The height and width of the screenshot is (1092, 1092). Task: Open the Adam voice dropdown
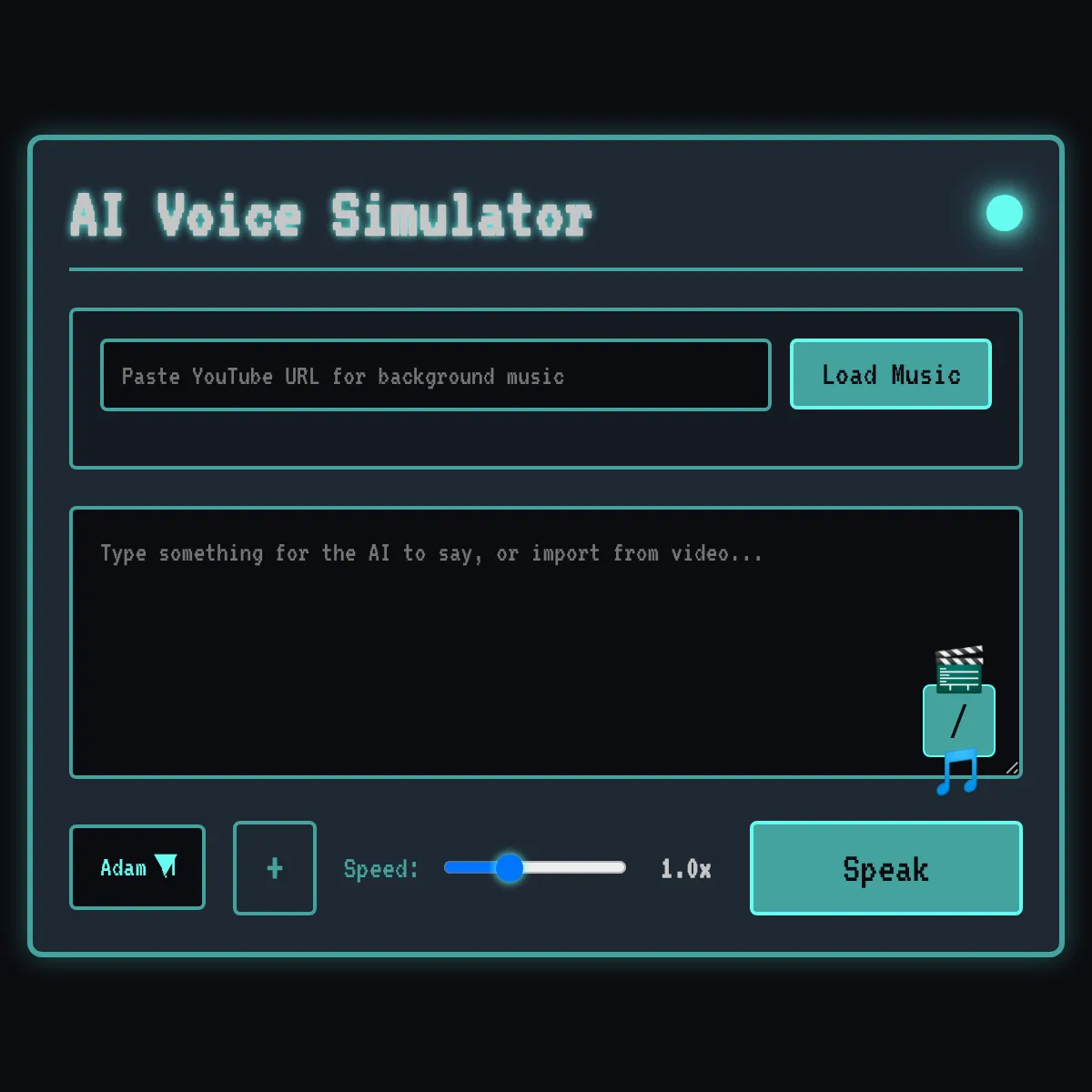[x=137, y=867]
